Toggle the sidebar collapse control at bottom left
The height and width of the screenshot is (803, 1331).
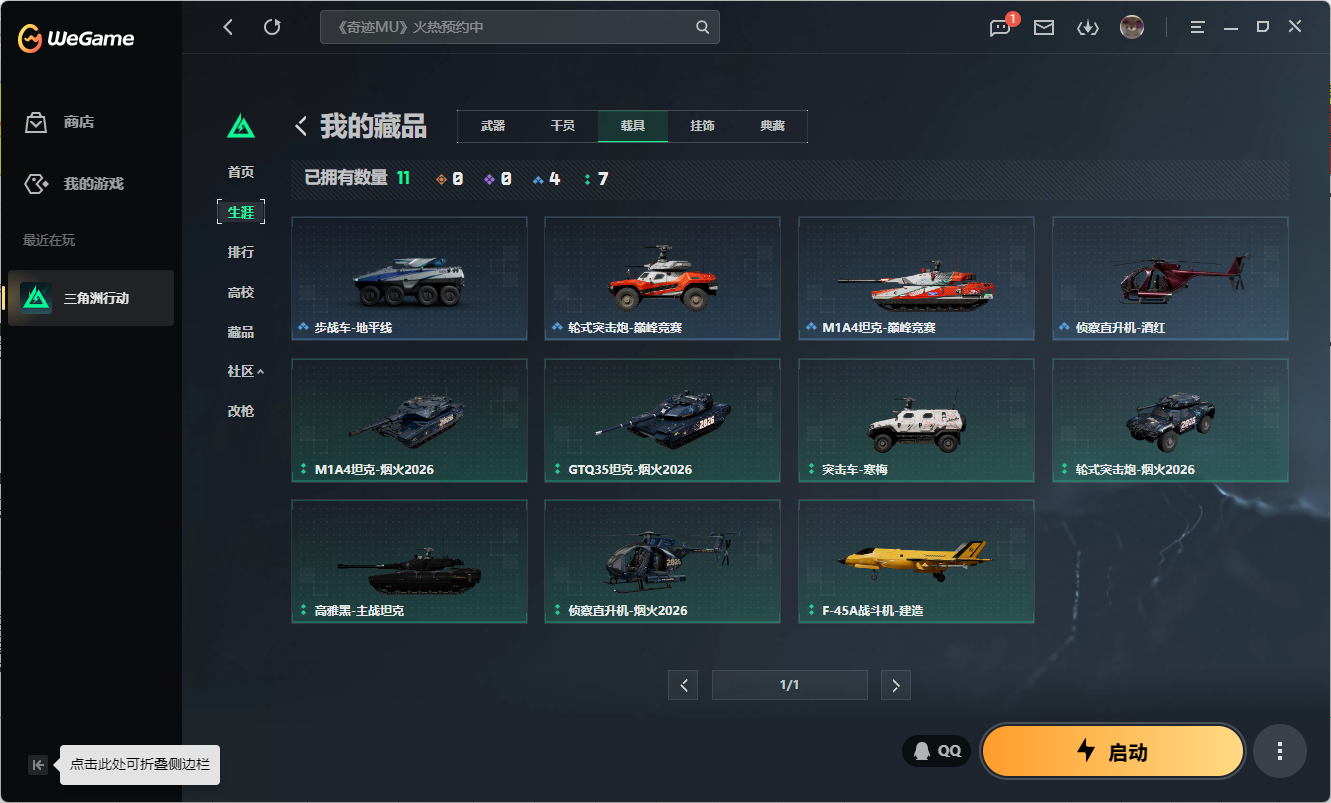pyautogui.click(x=37, y=764)
